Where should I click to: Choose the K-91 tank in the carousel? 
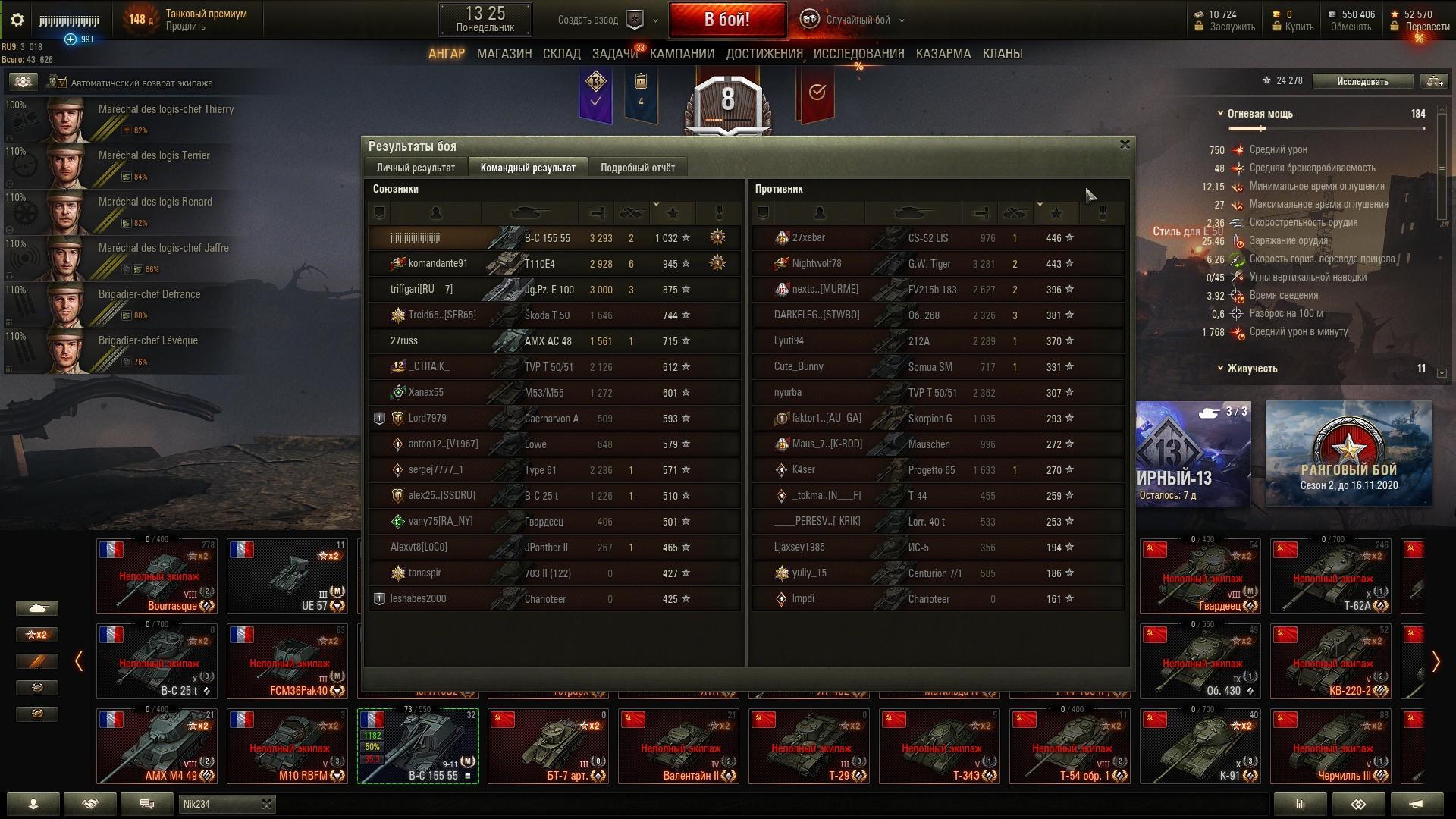click(x=1200, y=745)
